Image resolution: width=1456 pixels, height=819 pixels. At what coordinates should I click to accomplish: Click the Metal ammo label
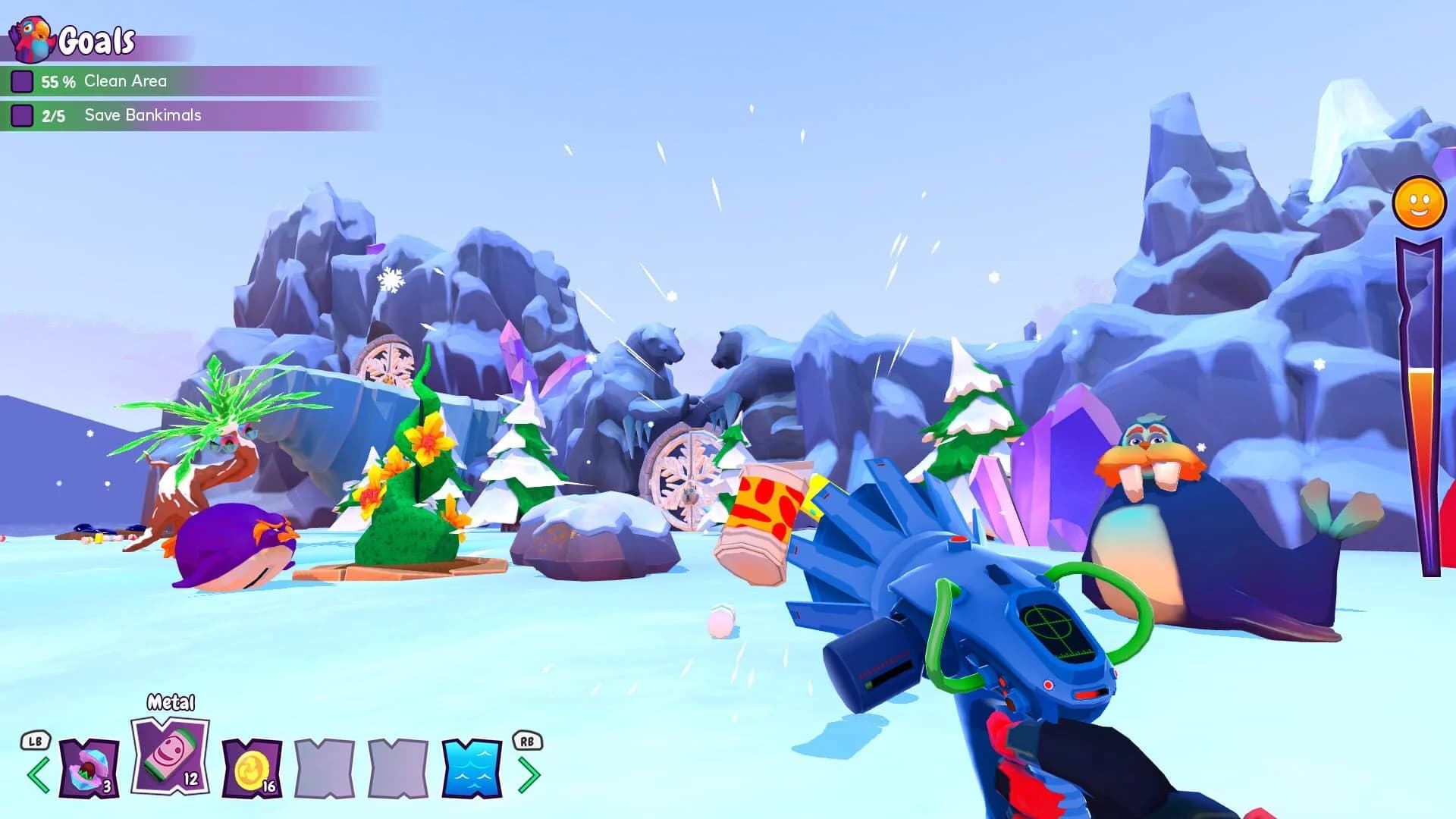pos(171,703)
